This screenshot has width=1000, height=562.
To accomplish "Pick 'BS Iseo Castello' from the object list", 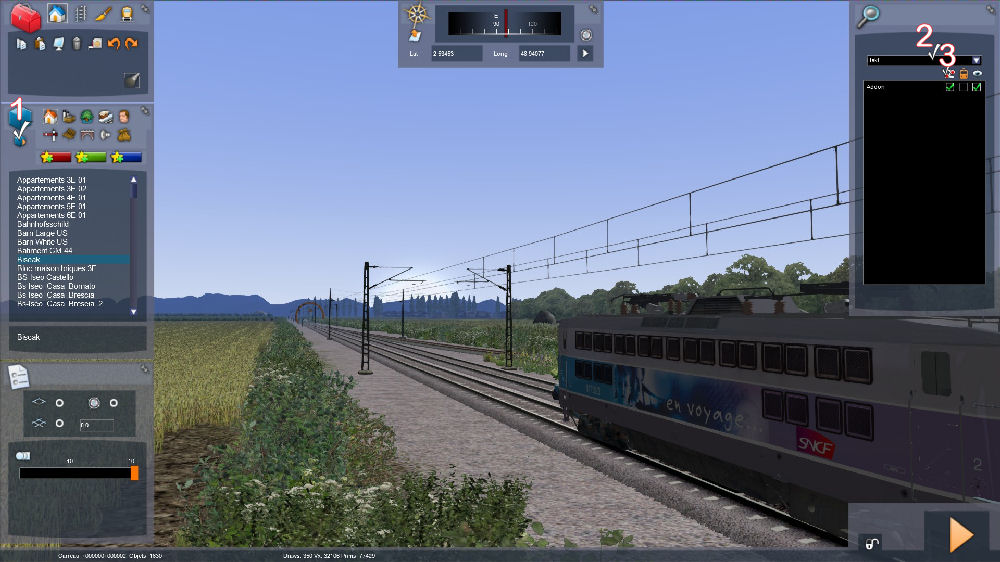I will 47,276.
